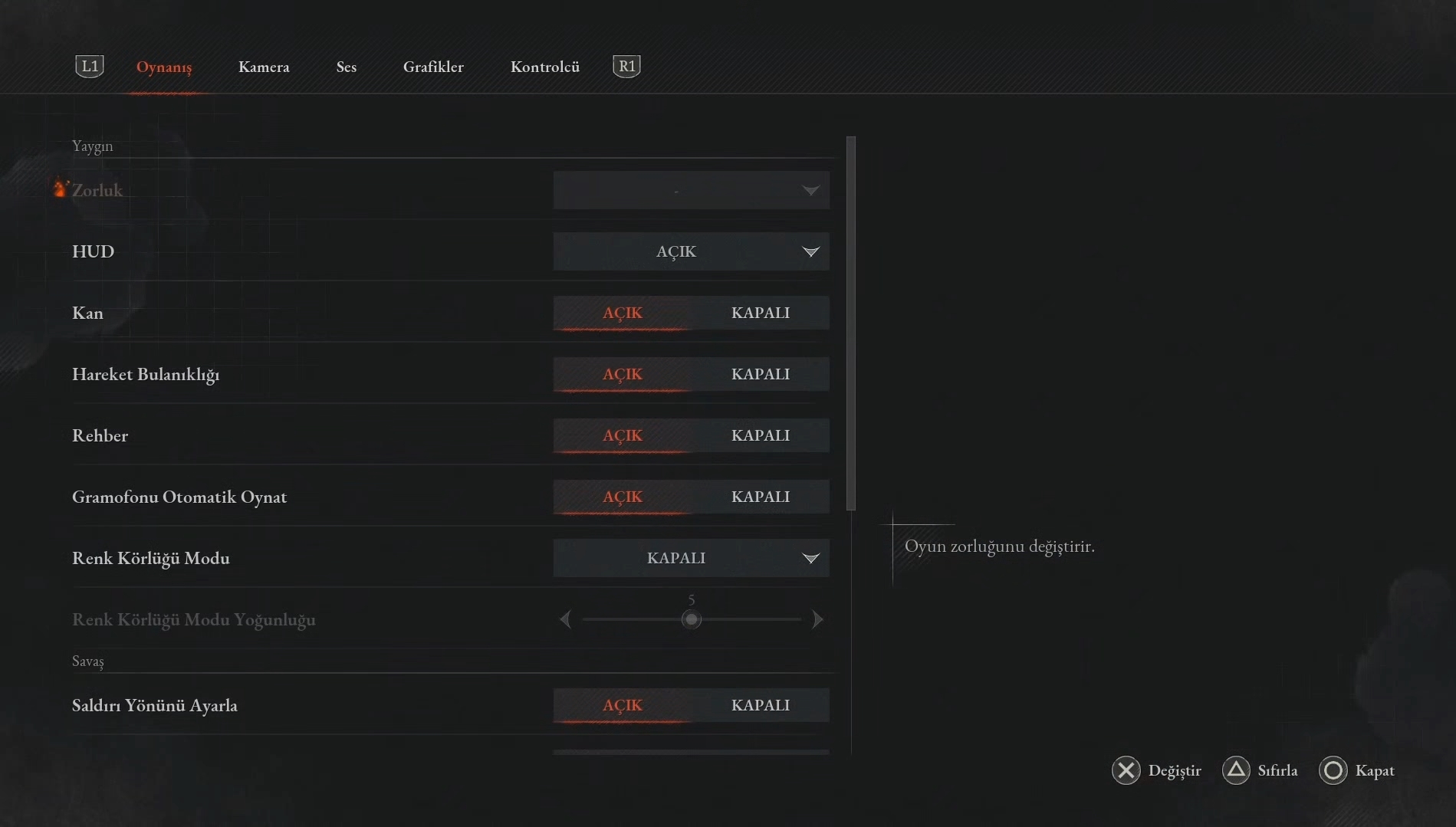1456x827 pixels.
Task: Click the settings list scrollbar
Action: tap(850, 323)
